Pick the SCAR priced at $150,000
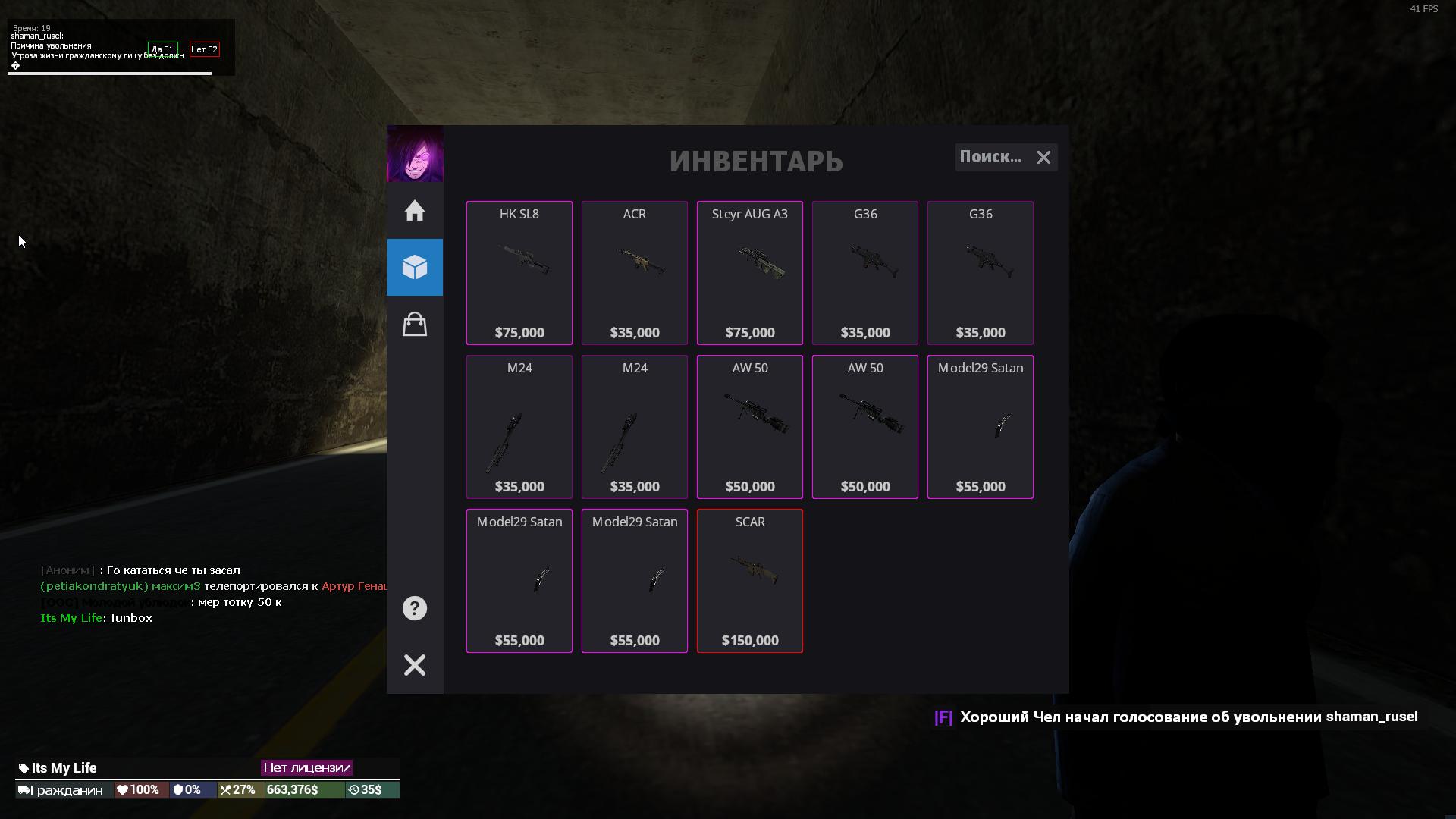This screenshot has height=819, width=1456. pos(750,581)
